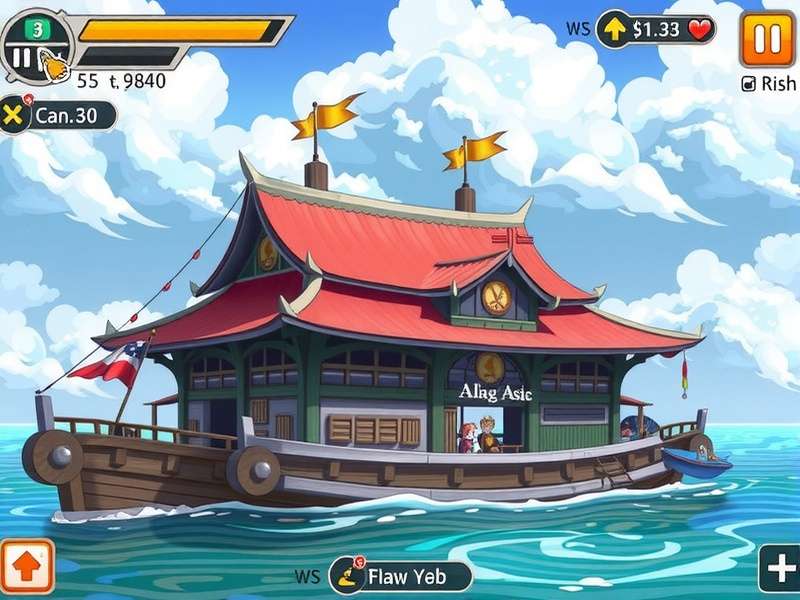The height and width of the screenshot is (600, 800).
Task: Click the Can.30 badge
Action: point(58,115)
